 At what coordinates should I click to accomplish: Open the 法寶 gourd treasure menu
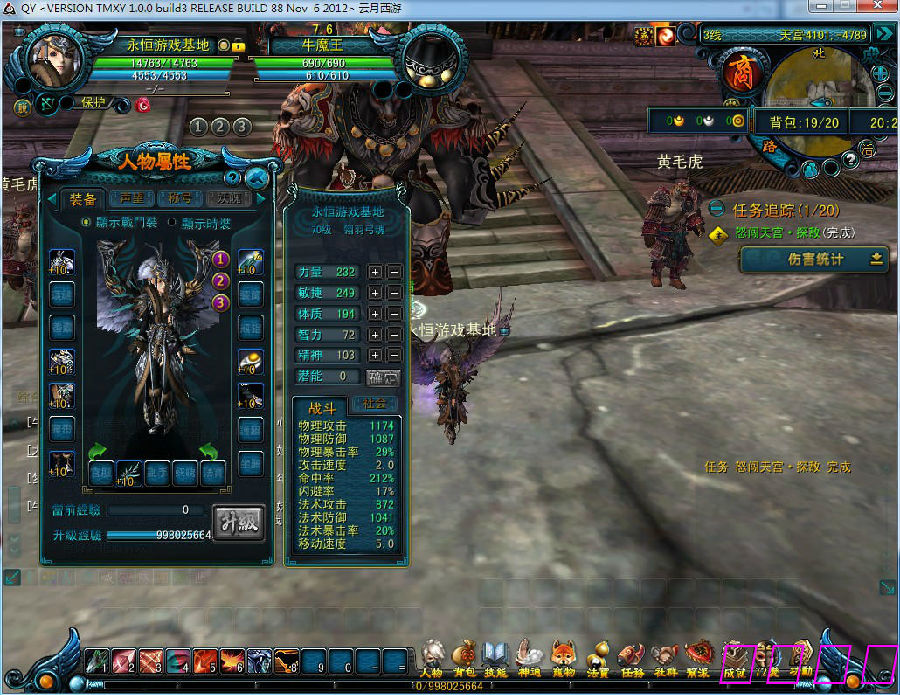[x=598, y=655]
